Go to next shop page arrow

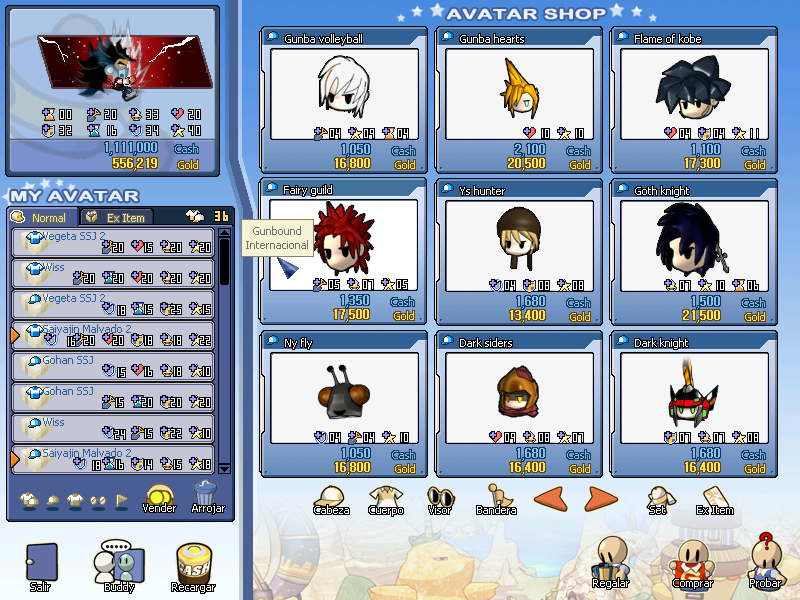click(x=601, y=498)
